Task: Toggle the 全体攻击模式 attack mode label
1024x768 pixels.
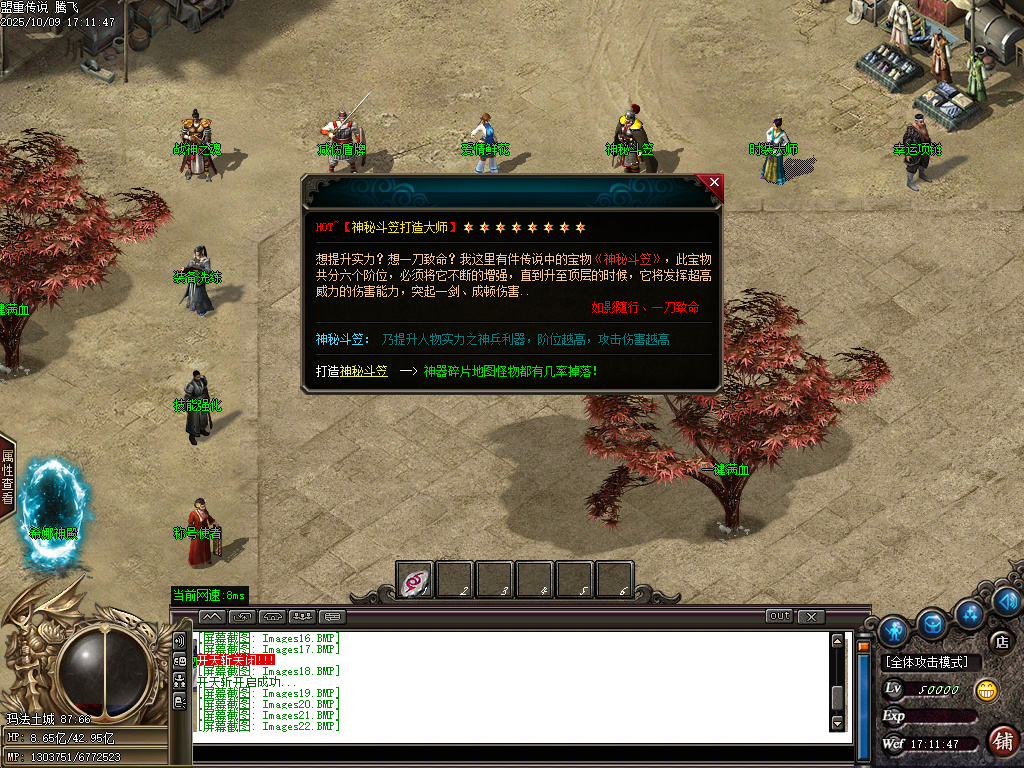Action: pyautogui.click(x=931, y=662)
